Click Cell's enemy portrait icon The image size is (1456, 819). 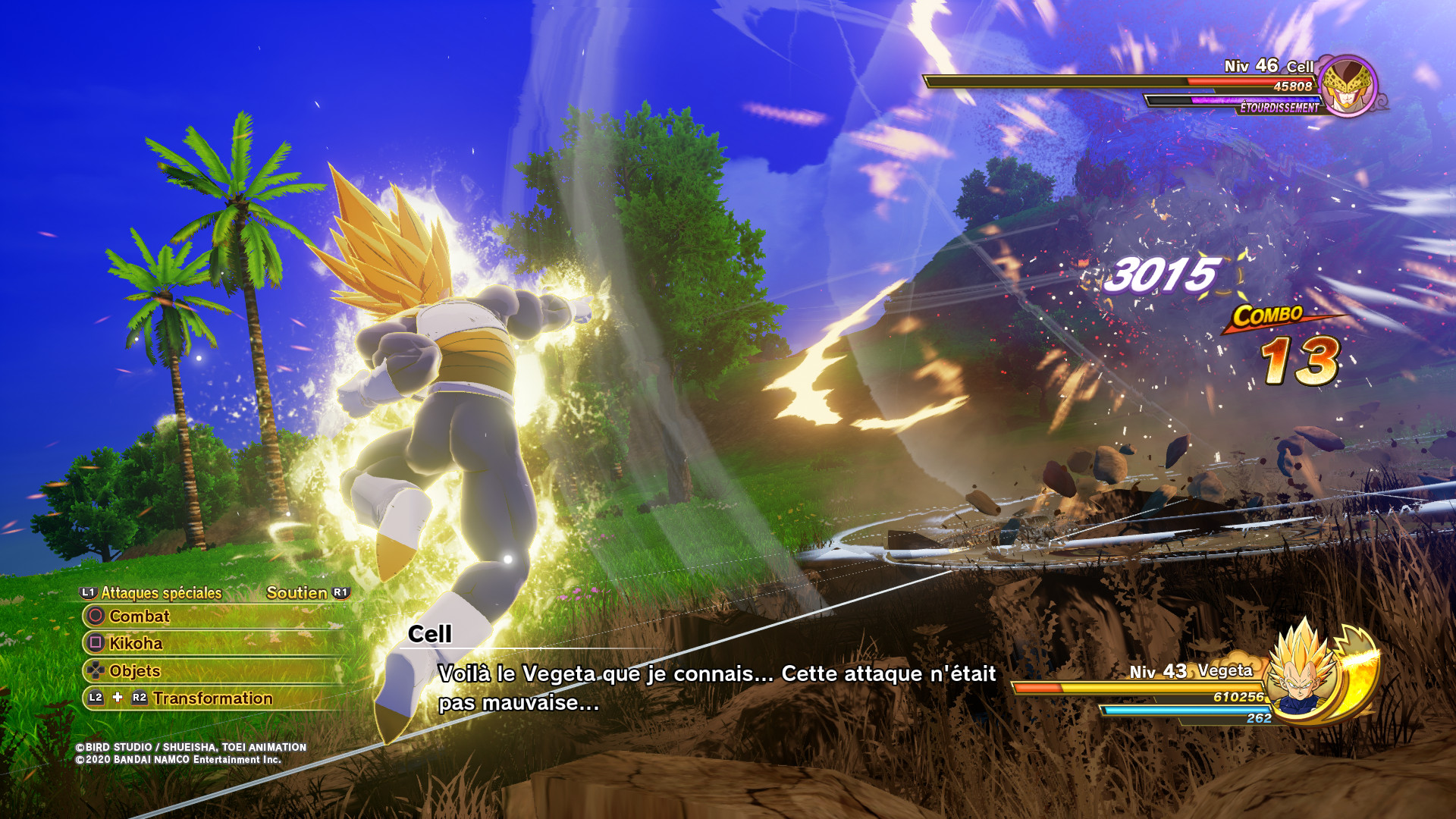tap(1348, 86)
